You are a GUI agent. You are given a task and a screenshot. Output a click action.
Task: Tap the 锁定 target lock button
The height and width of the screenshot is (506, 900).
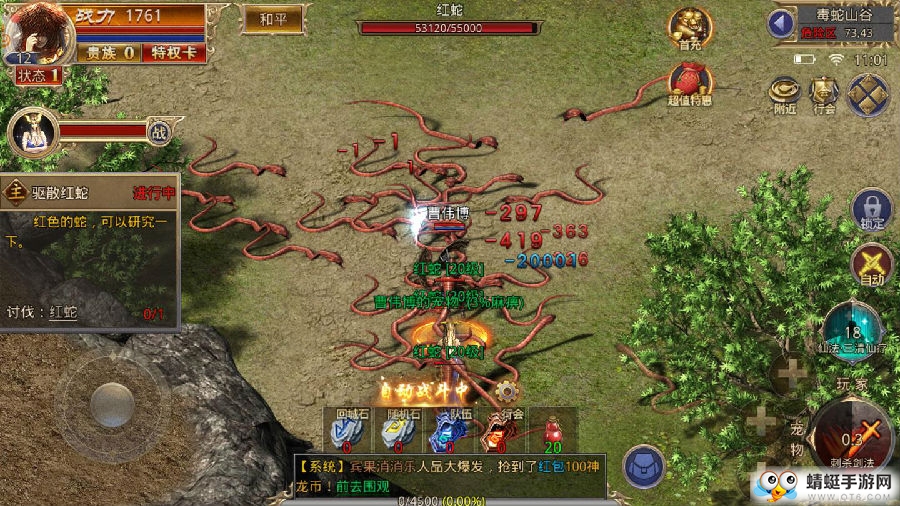[871, 211]
